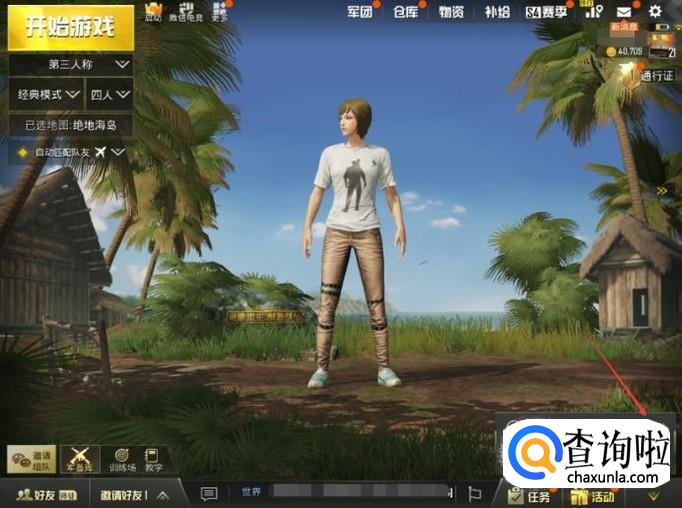Screen dimensions: 682x508
Task: Open the 好友 friends panel
Action: click(x=44, y=494)
